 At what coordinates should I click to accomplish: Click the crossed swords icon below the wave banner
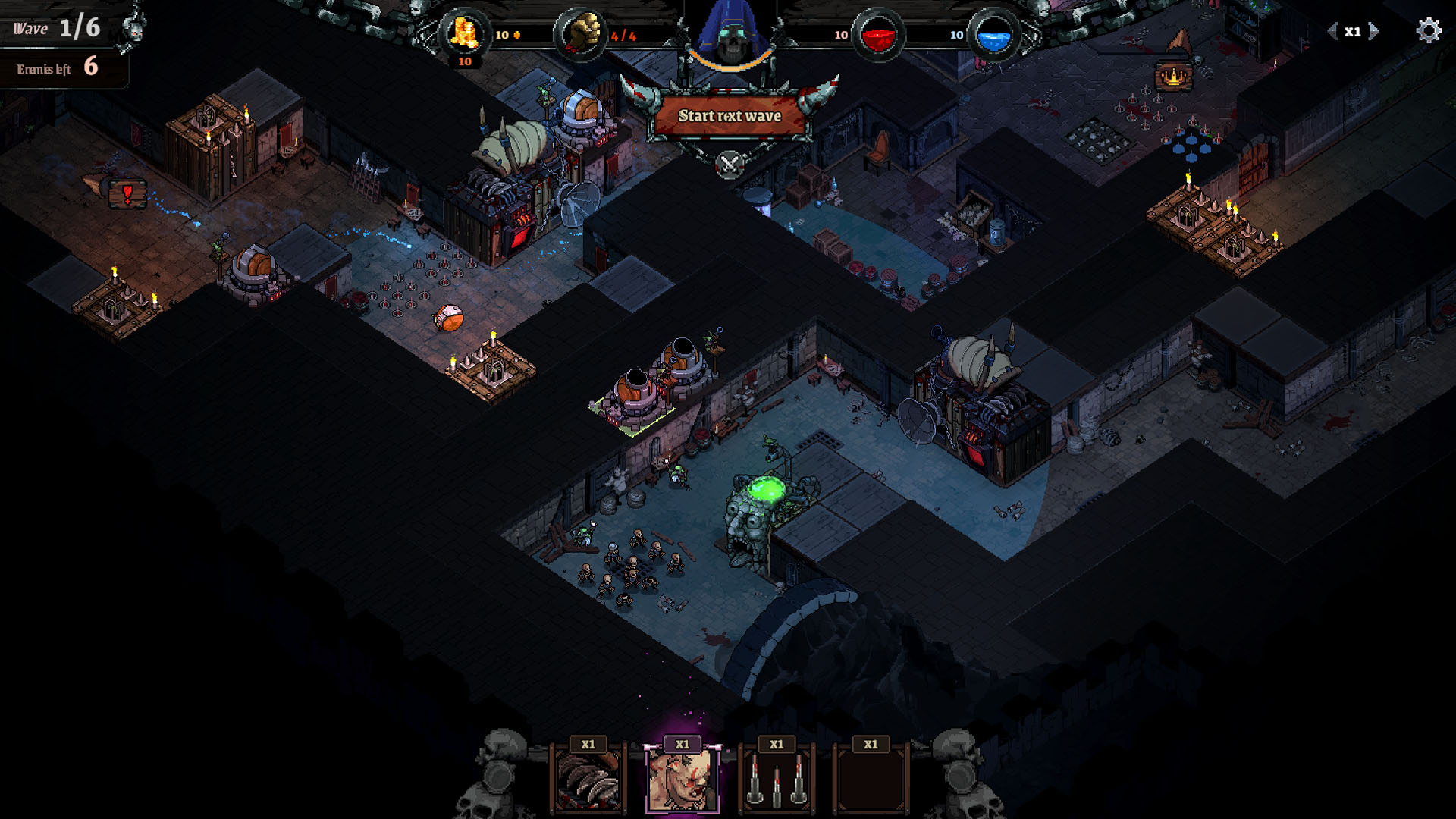(728, 162)
